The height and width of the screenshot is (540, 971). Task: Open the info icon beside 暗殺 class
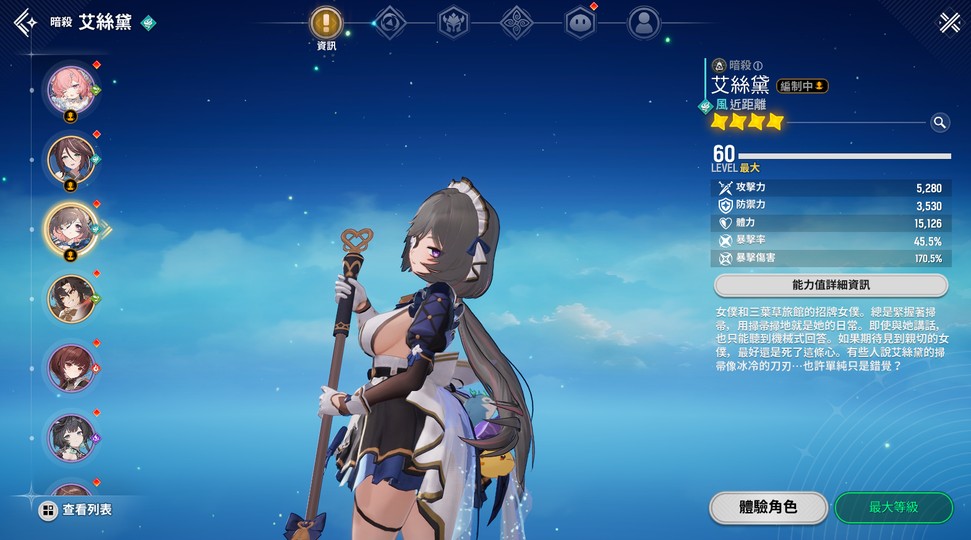[x=758, y=66]
